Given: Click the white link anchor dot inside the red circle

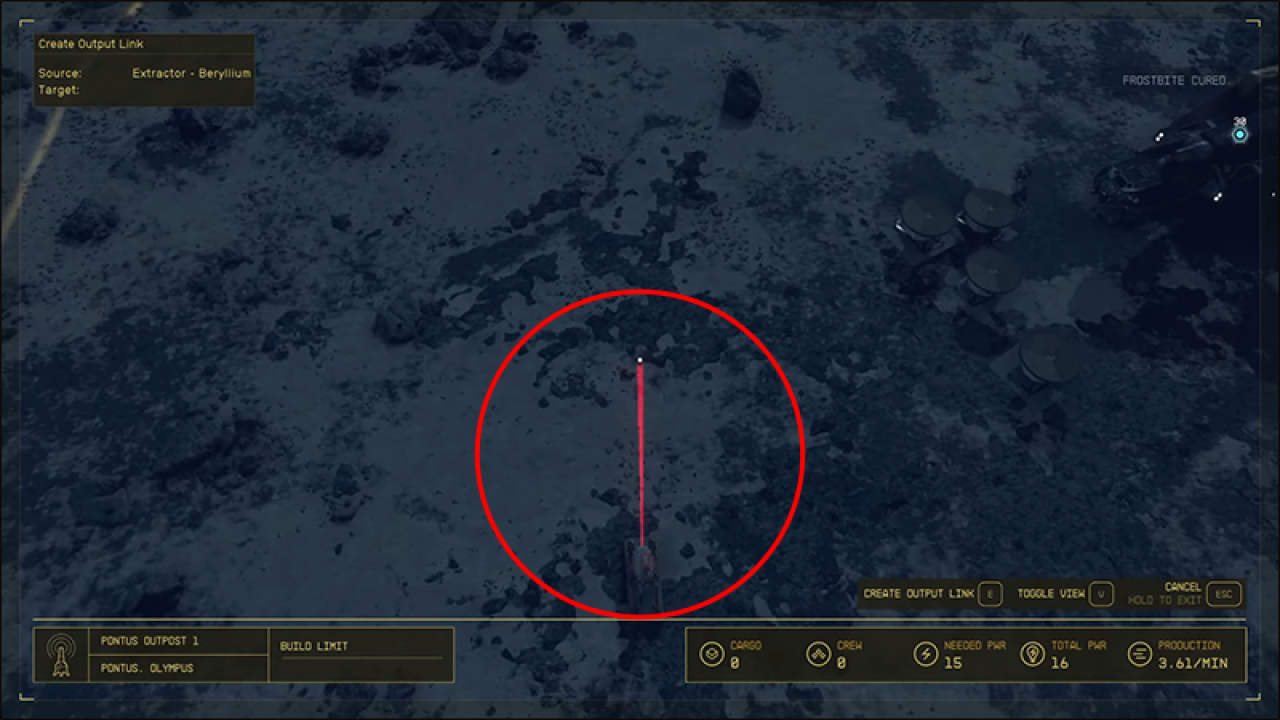Looking at the screenshot, I should coord(638,359).
